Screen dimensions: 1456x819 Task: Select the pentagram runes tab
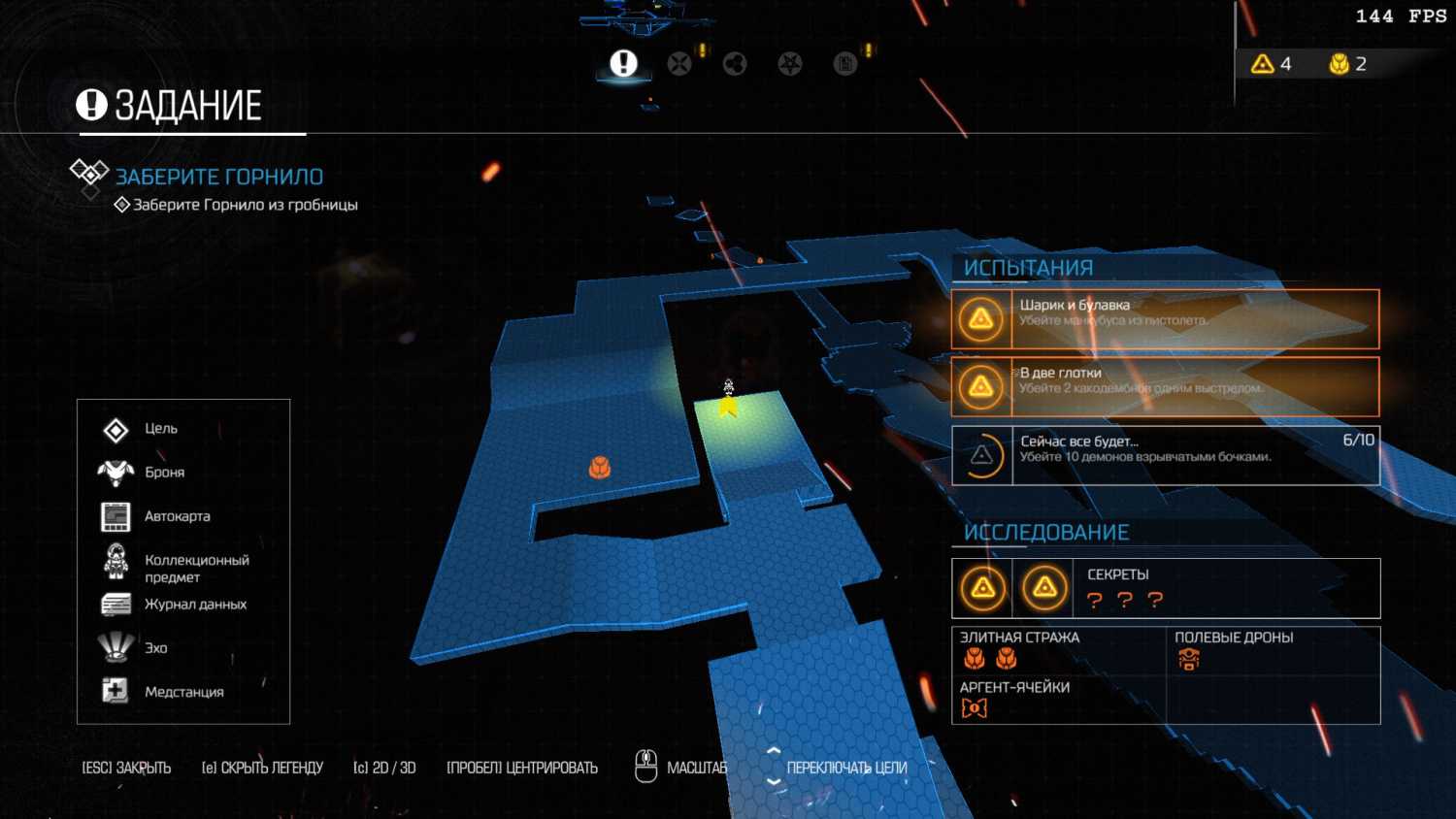click(x=790, y=64)
